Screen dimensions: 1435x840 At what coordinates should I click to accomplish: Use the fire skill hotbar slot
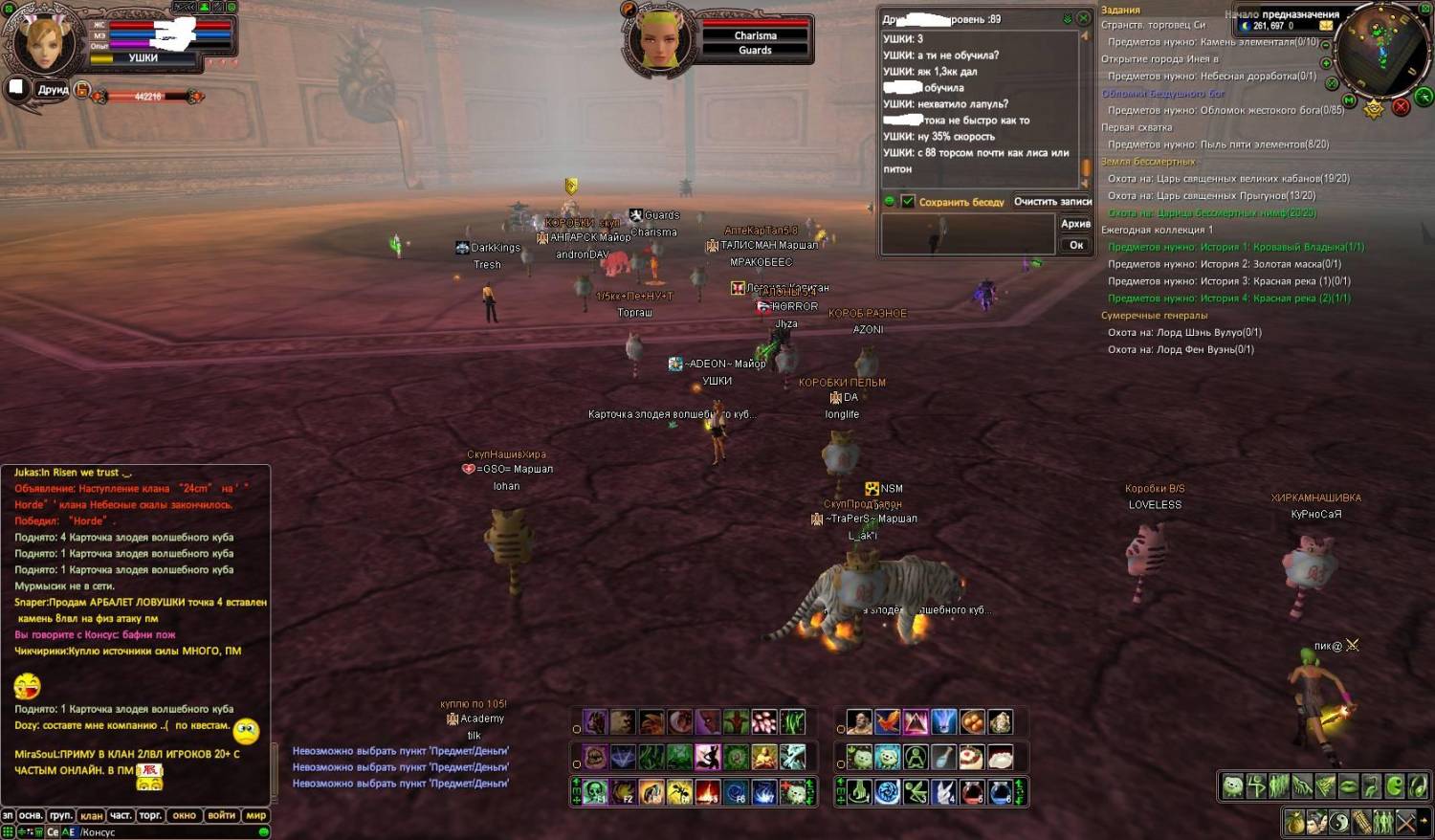click(x=708, y=792)
